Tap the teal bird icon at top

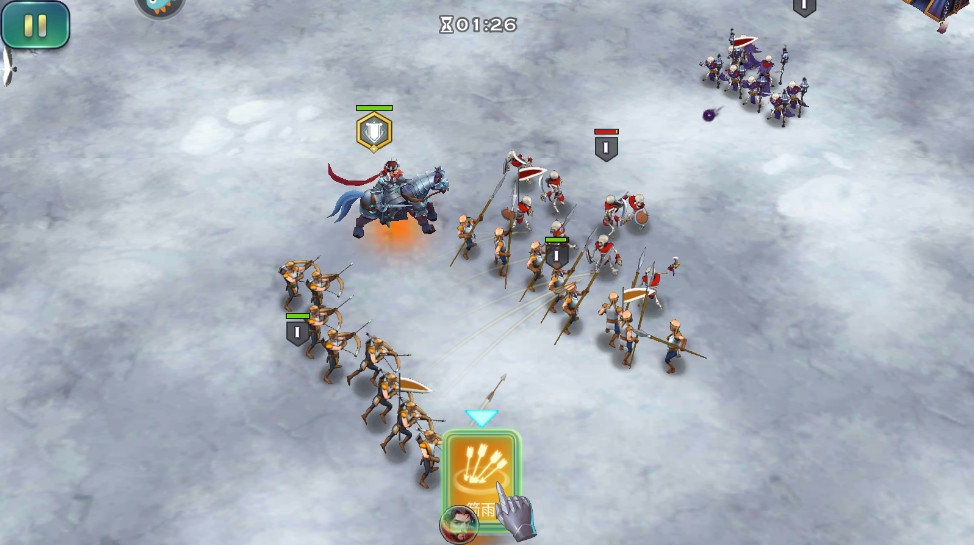tap(159, 6)
